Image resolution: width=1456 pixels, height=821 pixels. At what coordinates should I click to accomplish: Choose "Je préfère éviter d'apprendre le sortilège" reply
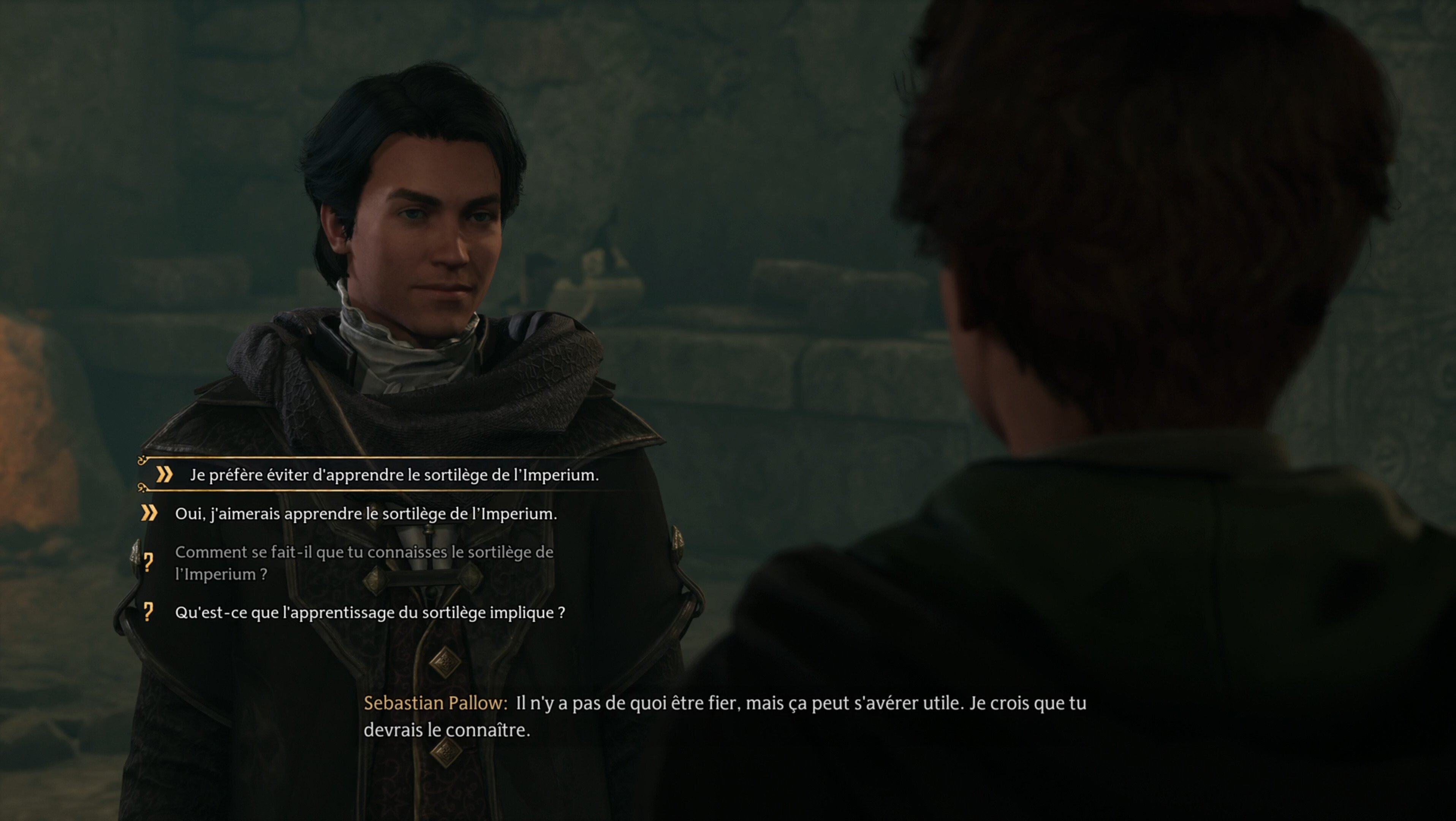coord(394,475)
